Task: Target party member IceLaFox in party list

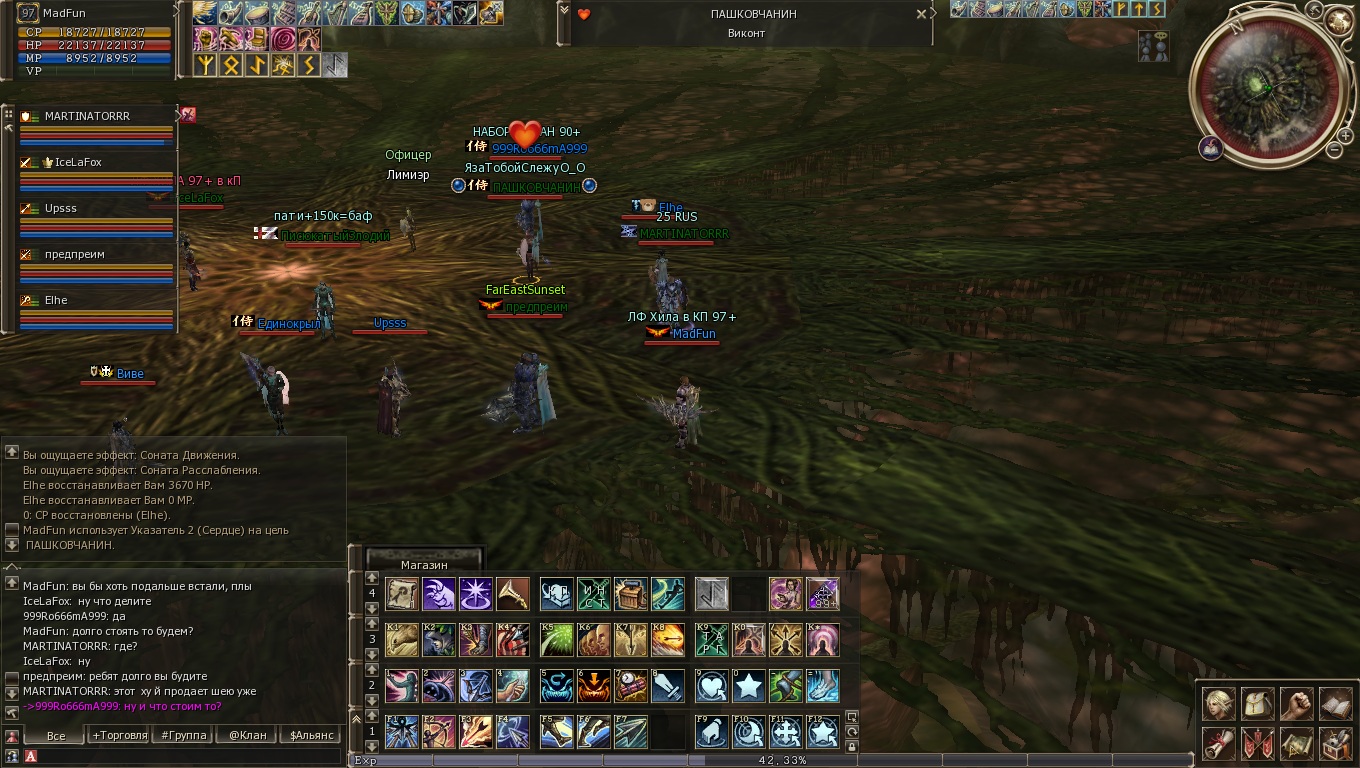Action: click(x=78, y=163)
